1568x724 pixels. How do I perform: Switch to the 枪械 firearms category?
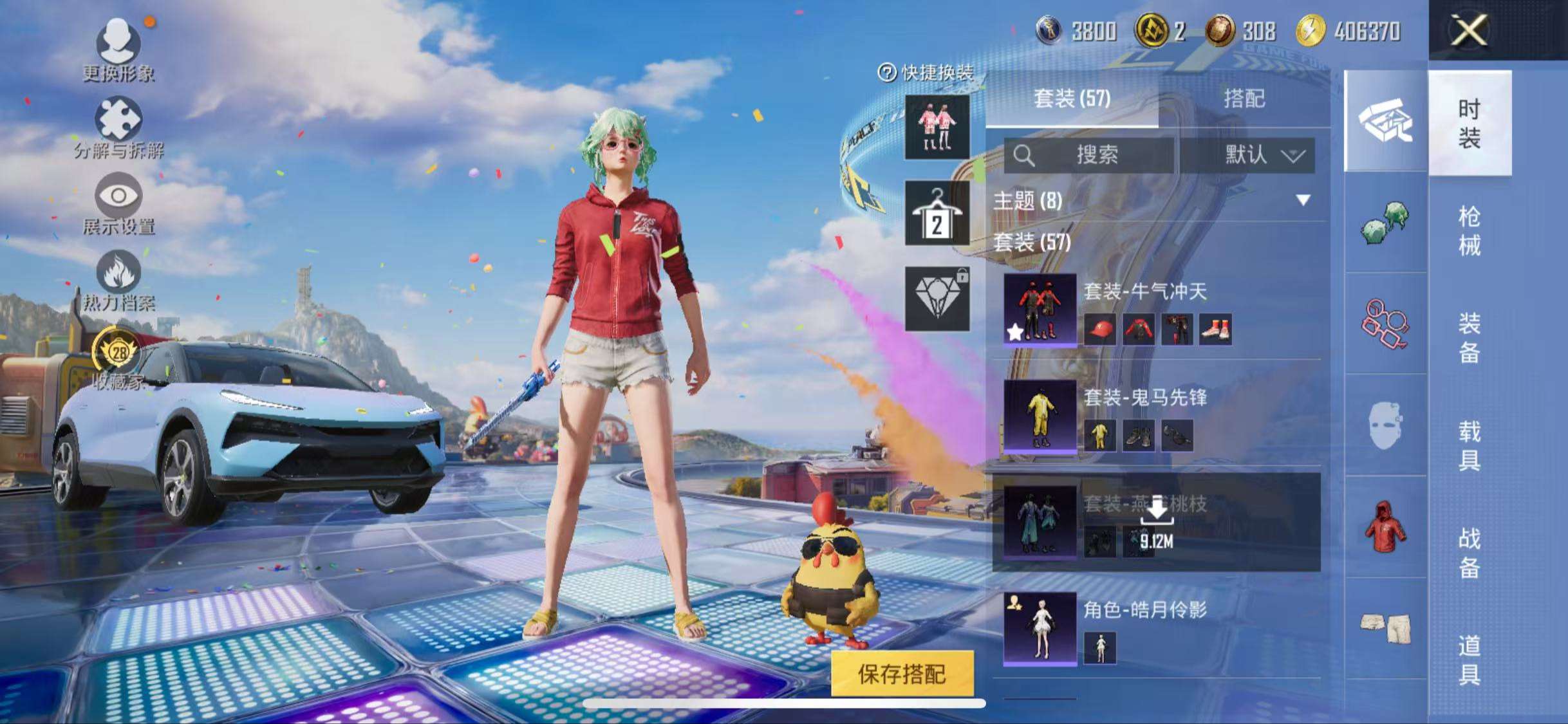pyautogui.click(x=1469, y=230)
